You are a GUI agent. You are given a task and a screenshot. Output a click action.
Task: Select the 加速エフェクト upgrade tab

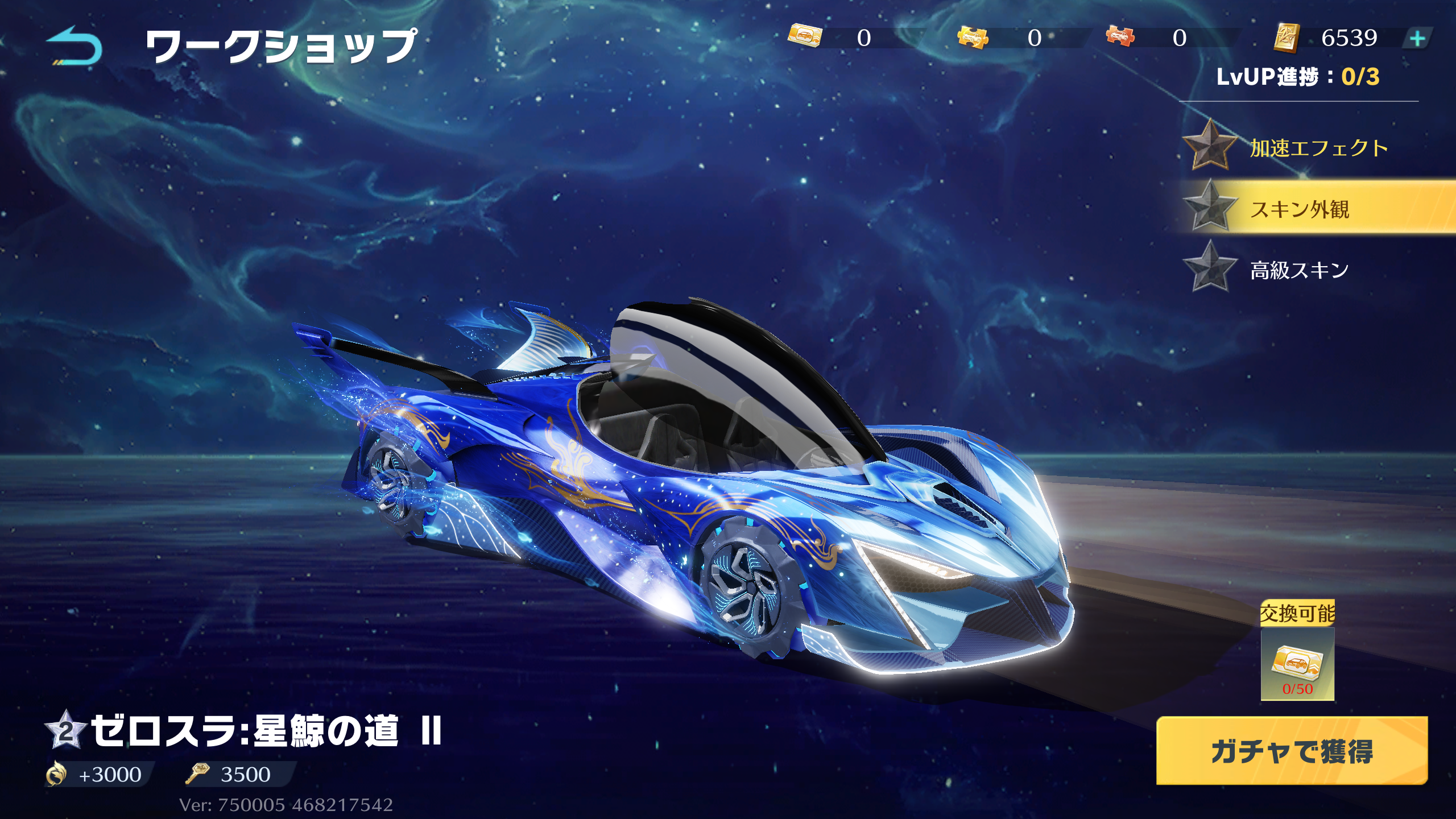coord(1318,148)
